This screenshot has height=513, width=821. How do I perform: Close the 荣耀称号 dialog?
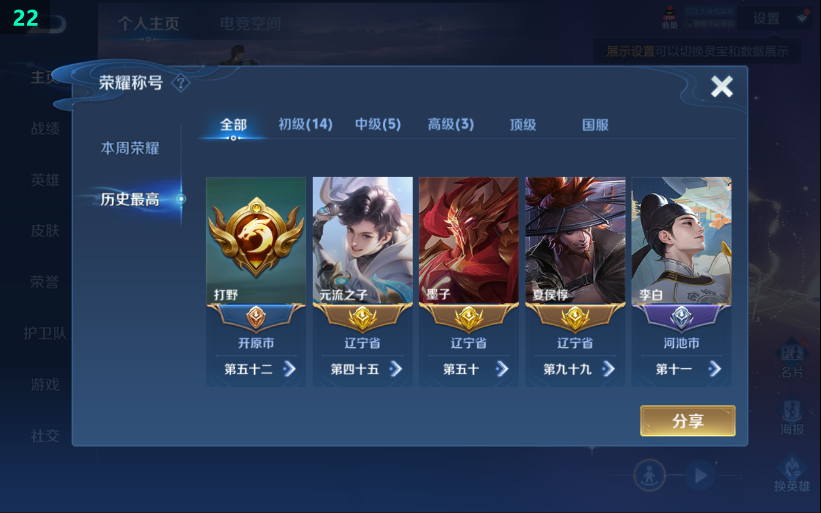click(x=721, y=87)
